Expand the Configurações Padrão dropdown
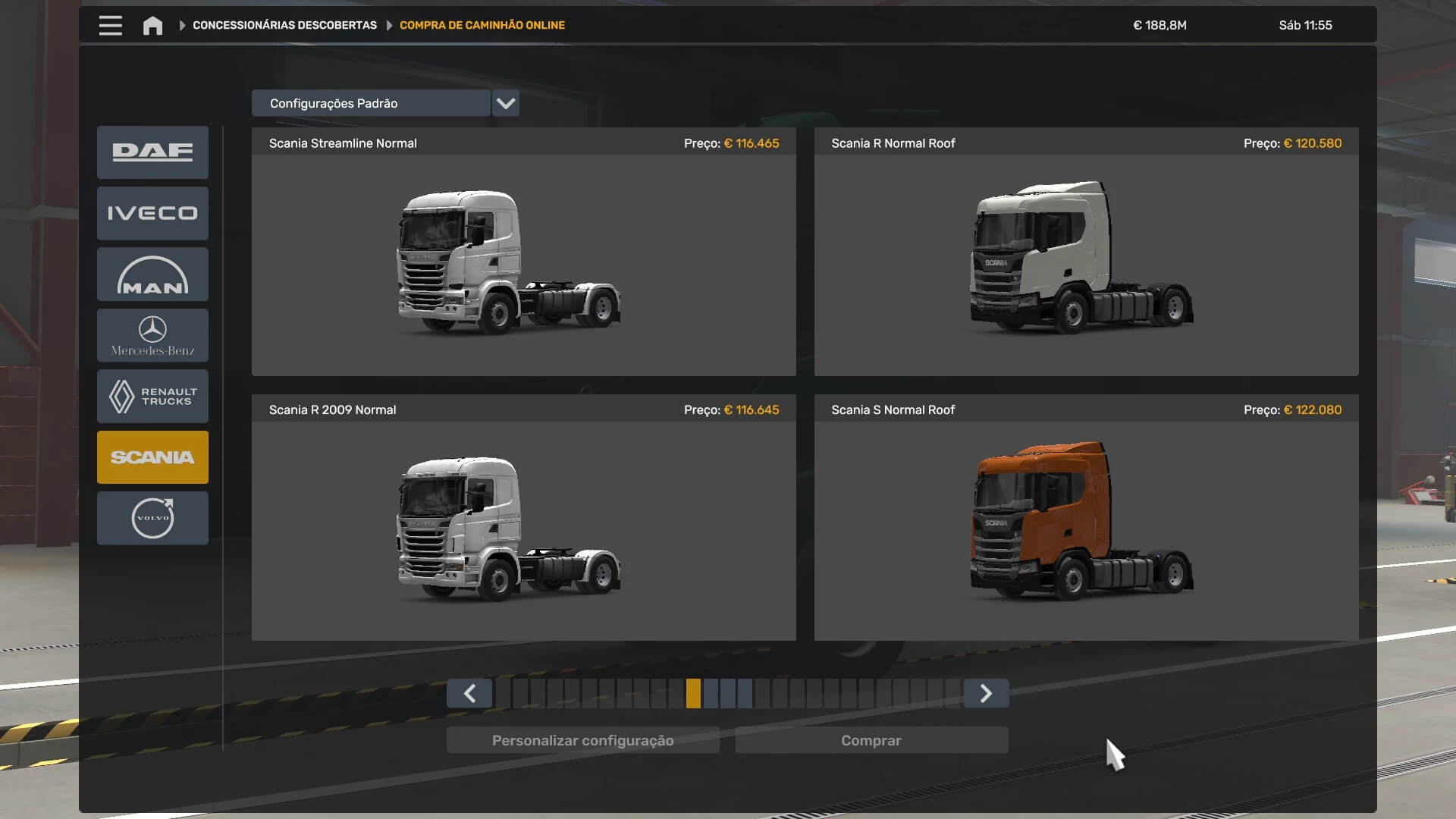The height and width of the screenshot is (819, 1456). pos(505,103)
